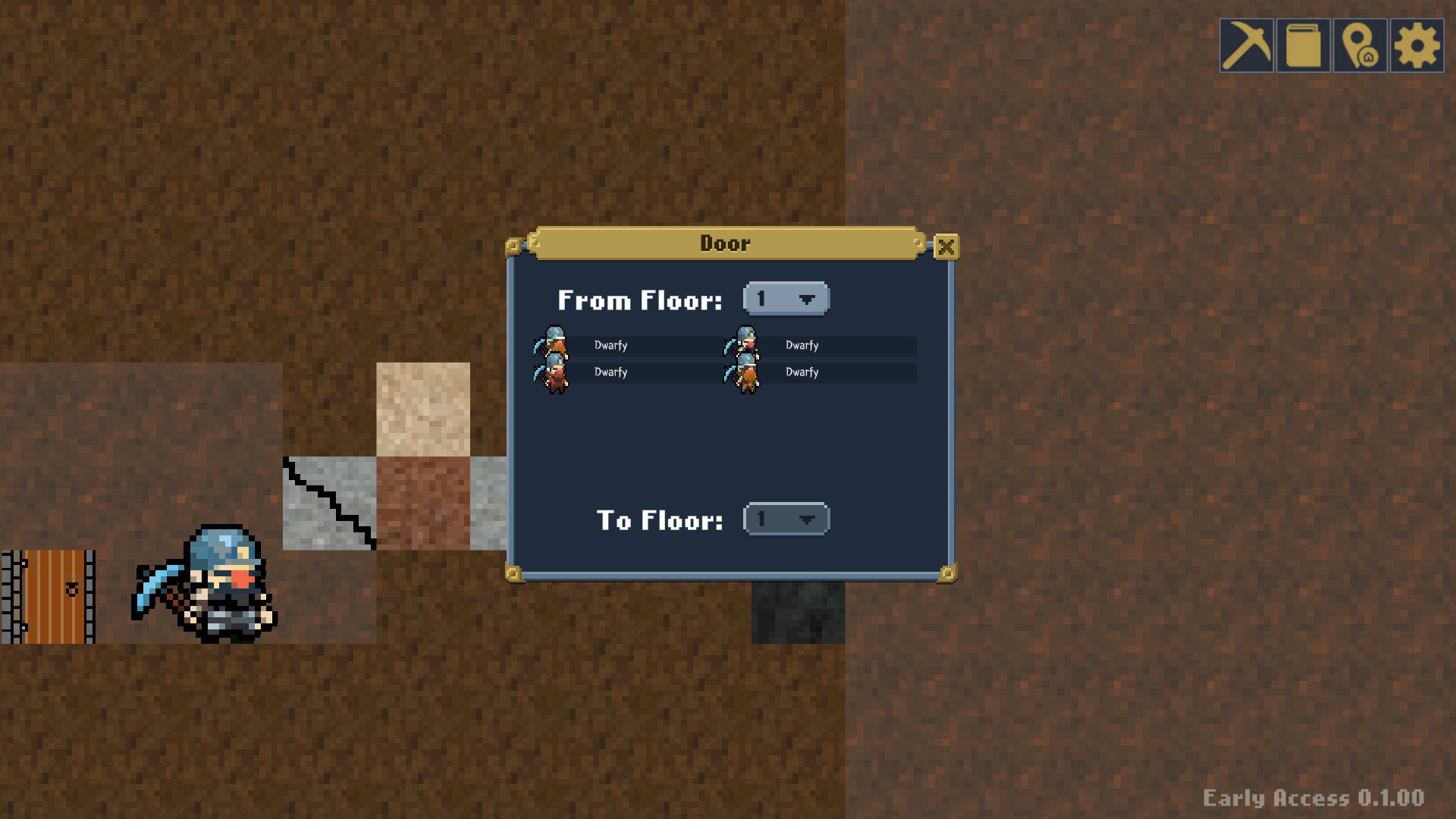Close the Door dialog with the X
The image size is (1456, 819).
point(946,246)
